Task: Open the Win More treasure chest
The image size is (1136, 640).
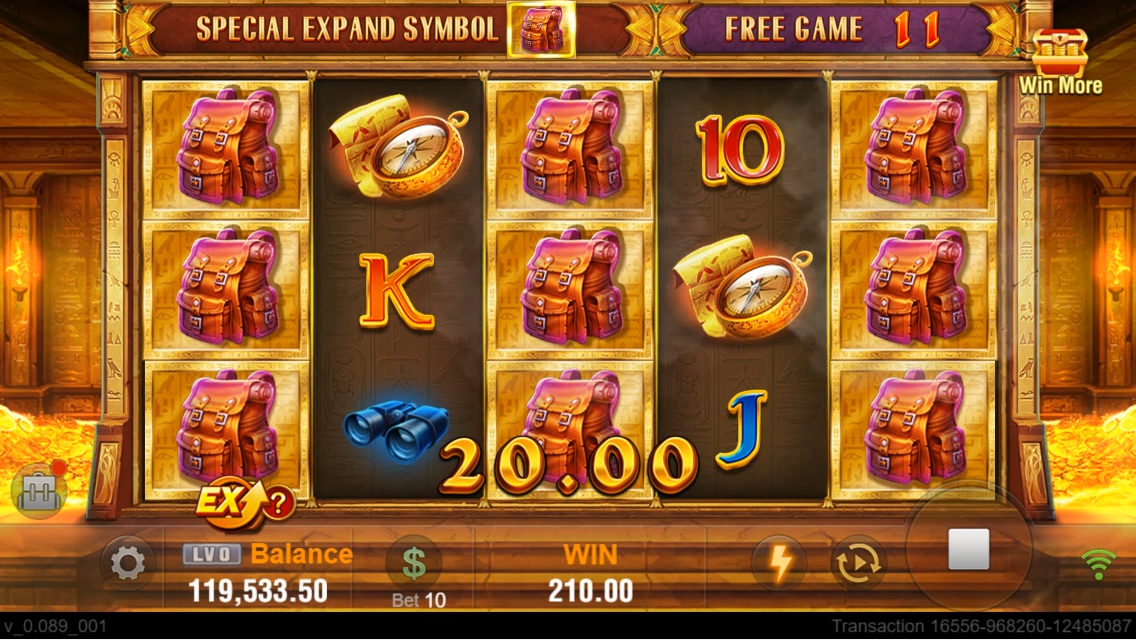Action: pos(1060,60)
